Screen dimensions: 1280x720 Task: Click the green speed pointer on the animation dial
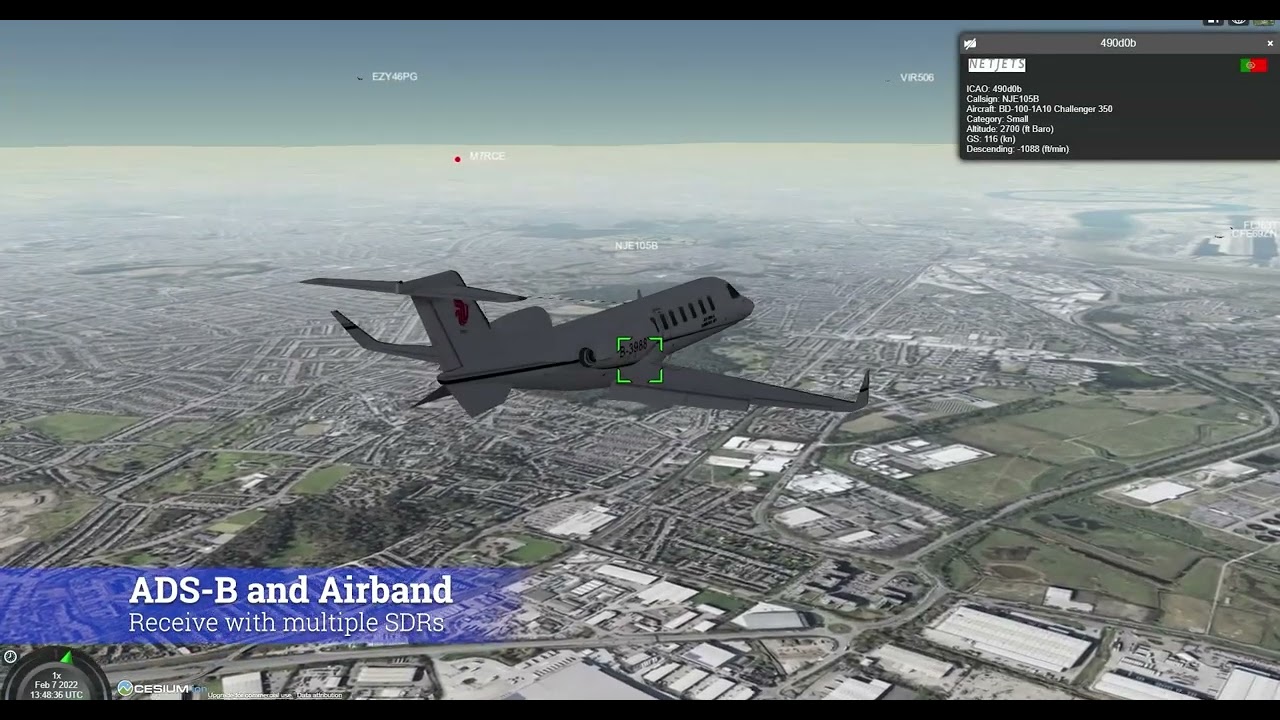pos(66,658)
